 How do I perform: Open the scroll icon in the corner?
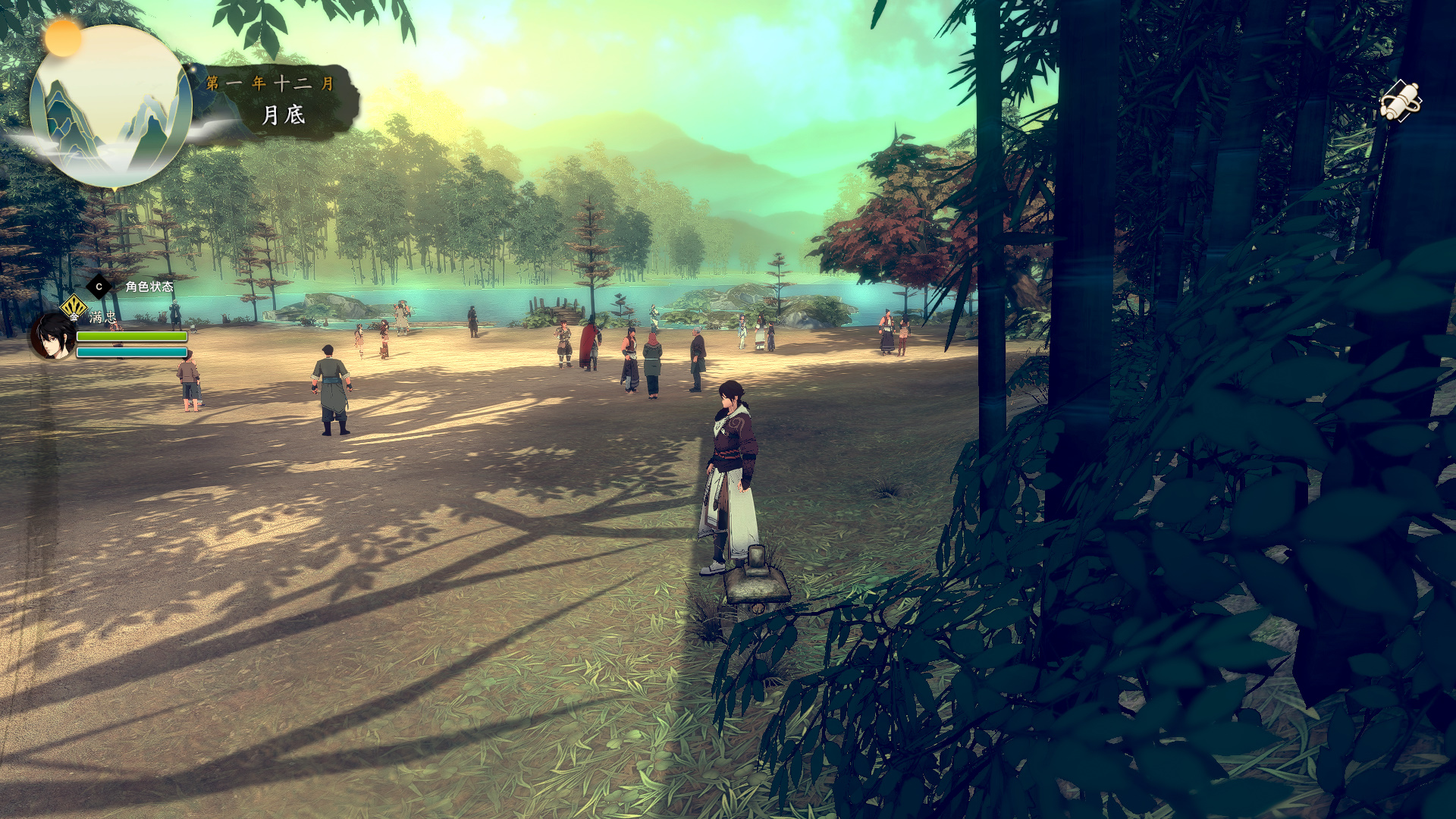(x=1399, y=101)
